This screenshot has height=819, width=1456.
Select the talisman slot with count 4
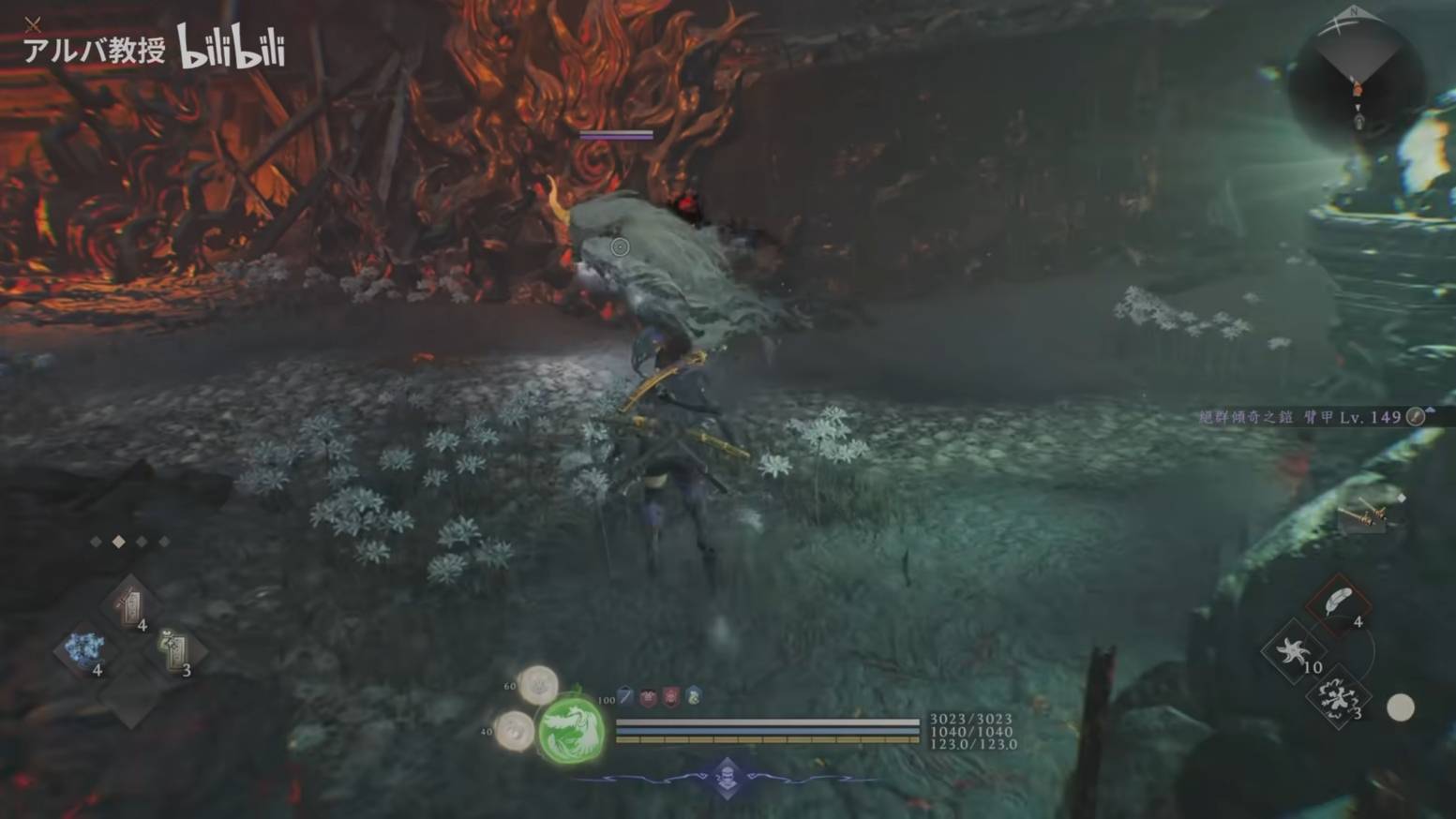(130, 604)
